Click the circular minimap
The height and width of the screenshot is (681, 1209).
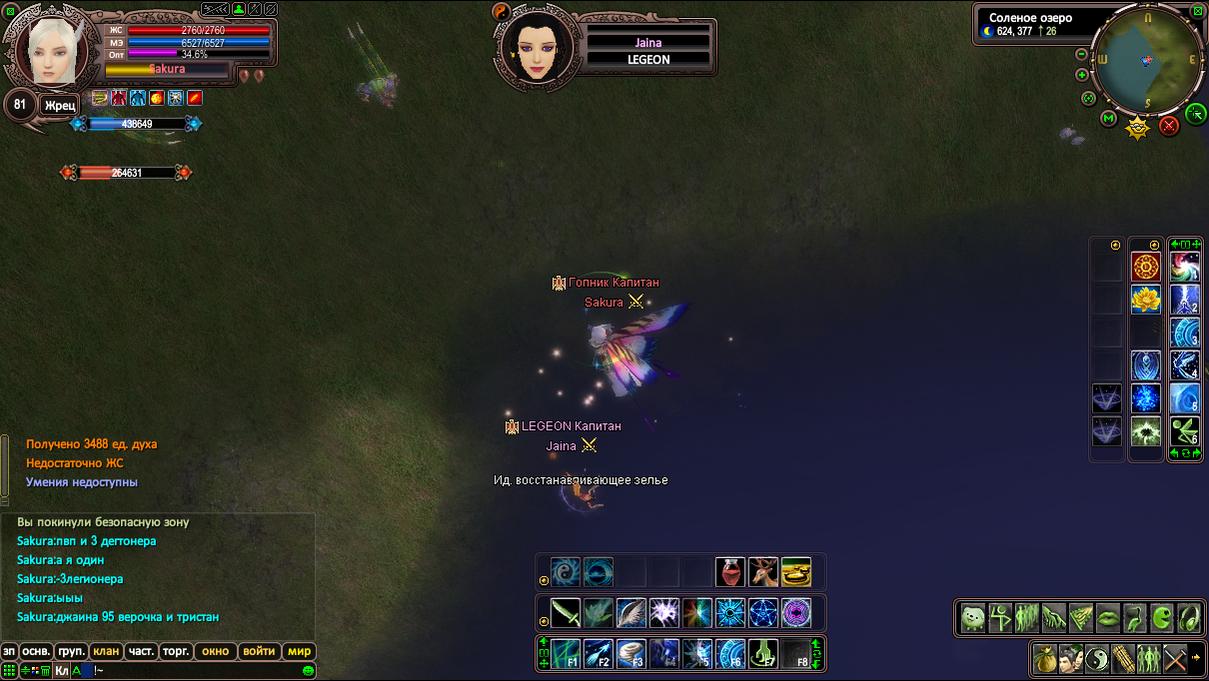1147,62
